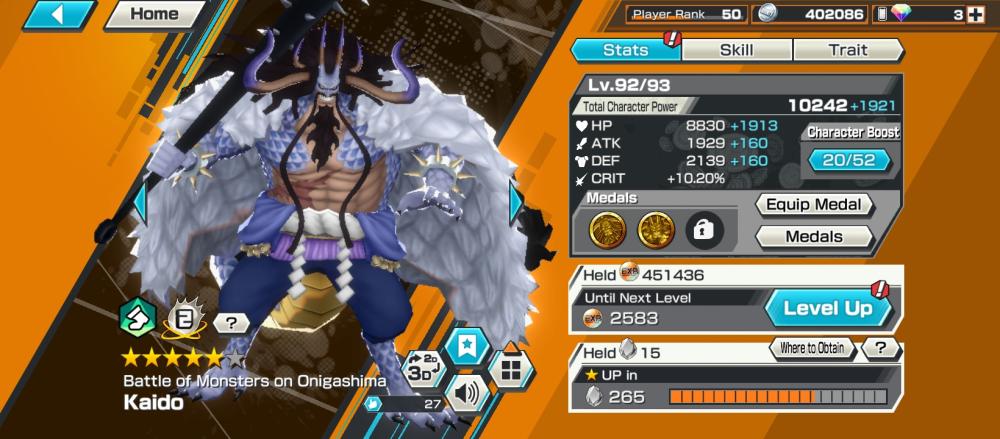
Task: Return to the Home screen
Action: 154,15
